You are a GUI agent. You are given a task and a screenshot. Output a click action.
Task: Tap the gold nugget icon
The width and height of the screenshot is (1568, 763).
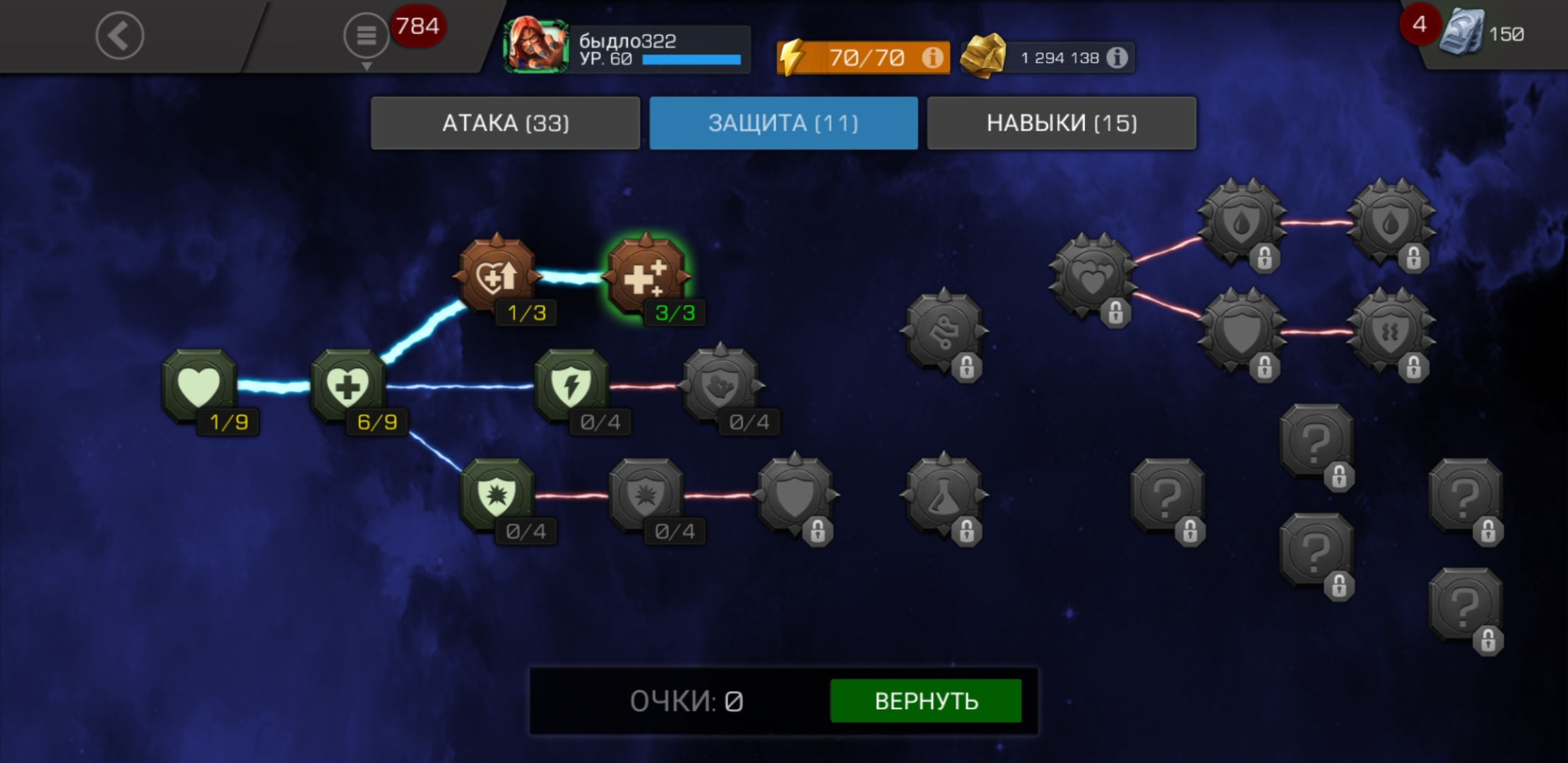pyautogui.click(x=983, y=56)
